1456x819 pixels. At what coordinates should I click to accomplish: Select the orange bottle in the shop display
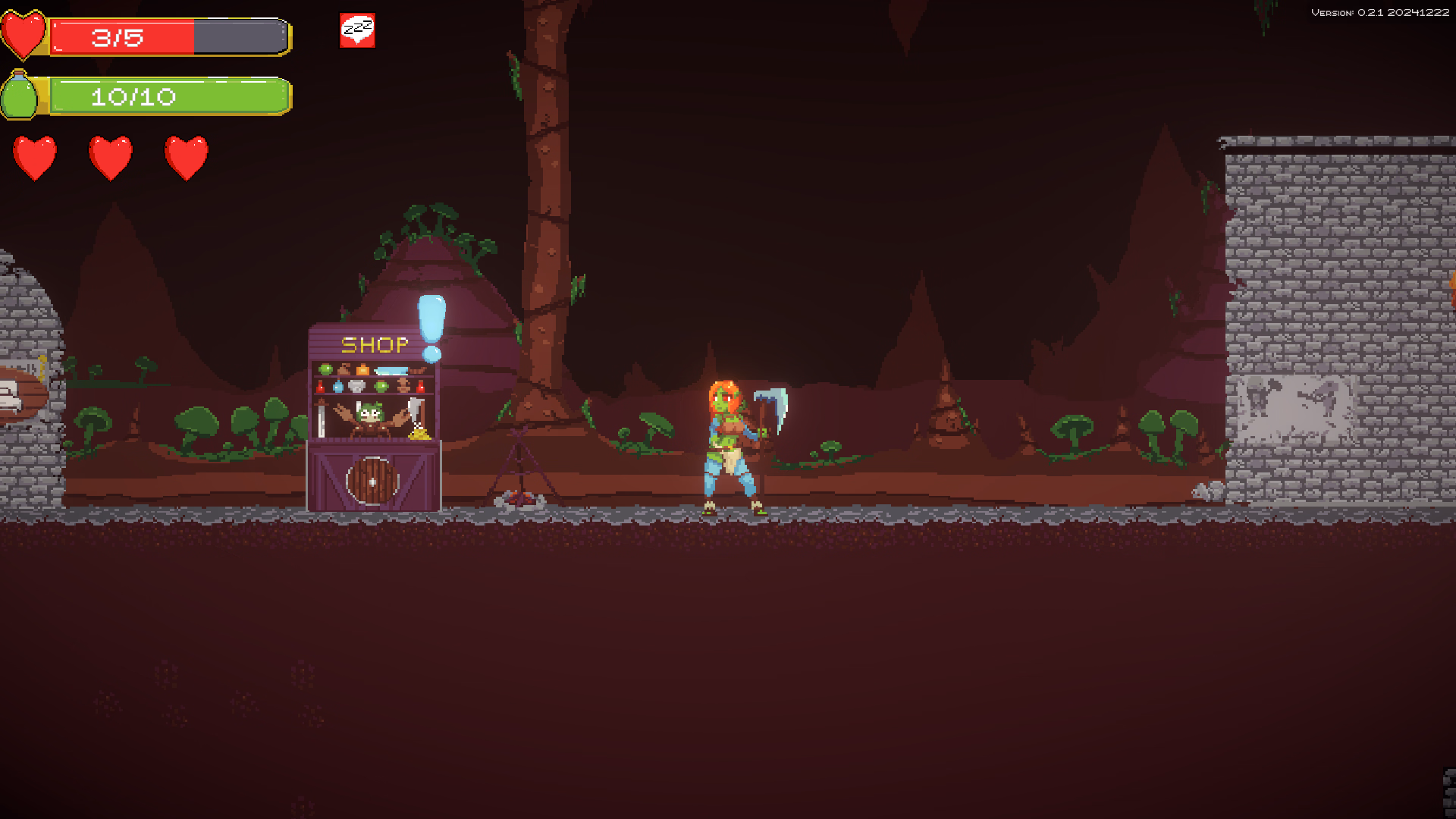point(362,369)
